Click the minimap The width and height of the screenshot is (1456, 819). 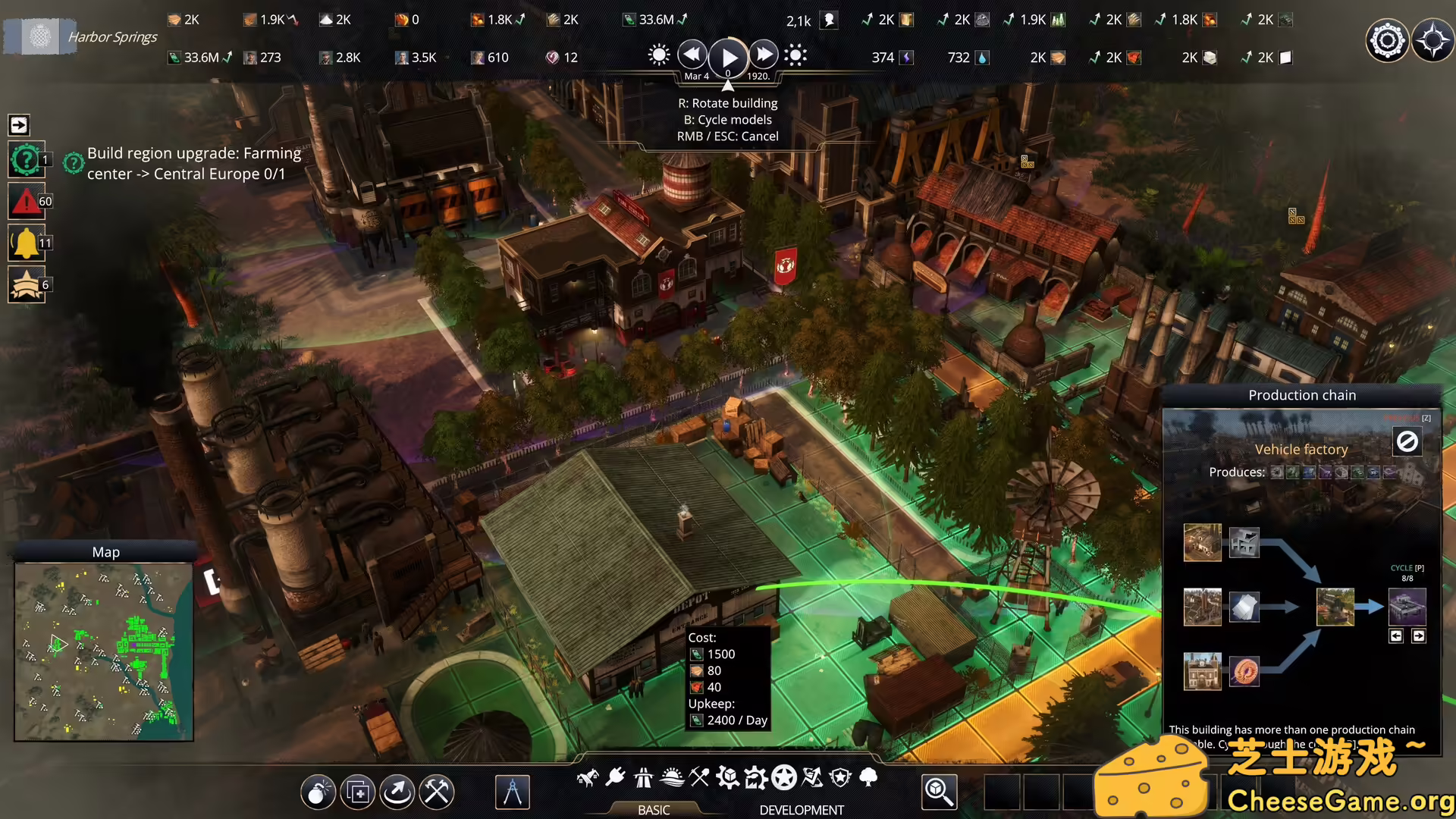click(x=104, y=651)
